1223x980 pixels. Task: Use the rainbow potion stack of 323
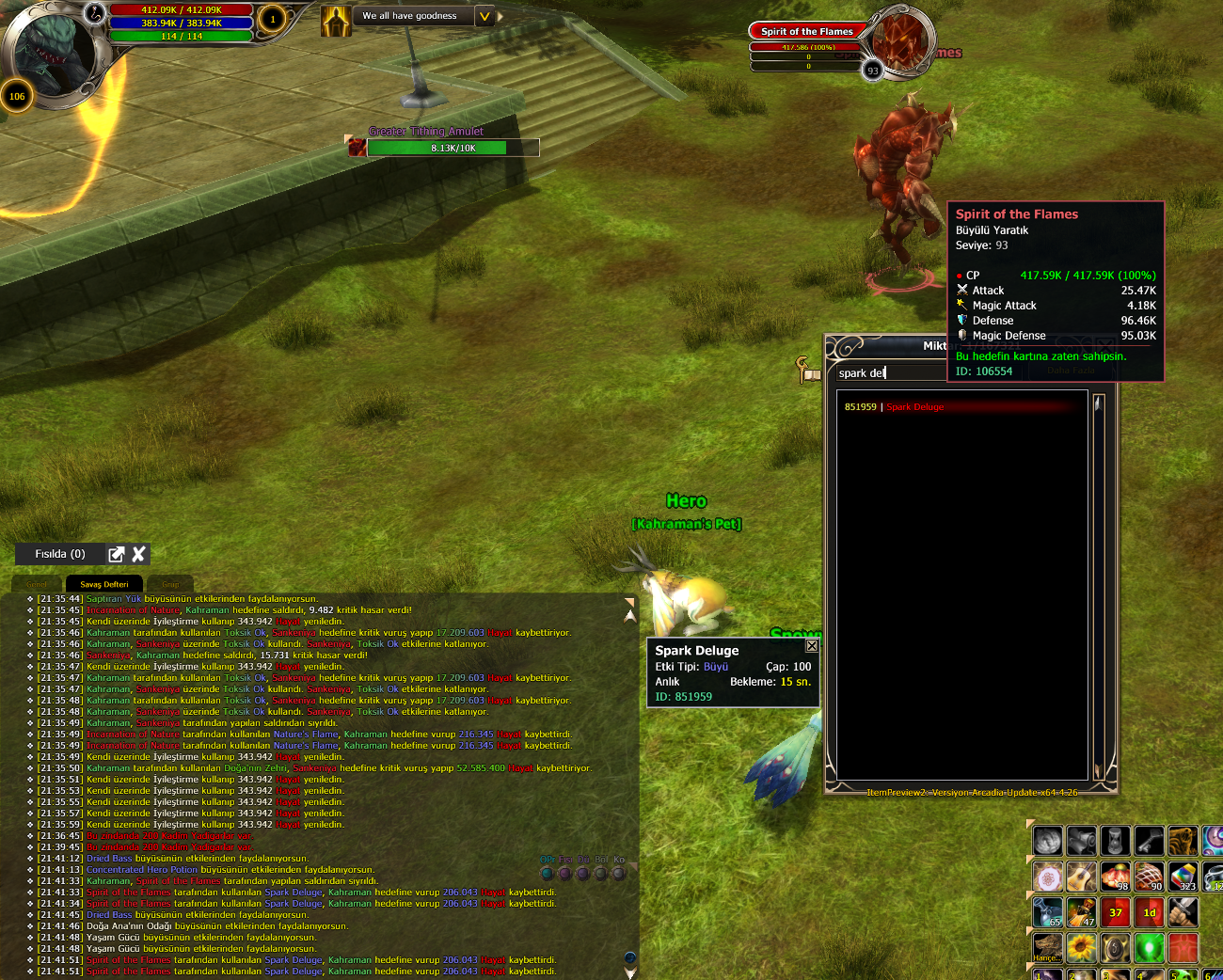coord(1183,877)
